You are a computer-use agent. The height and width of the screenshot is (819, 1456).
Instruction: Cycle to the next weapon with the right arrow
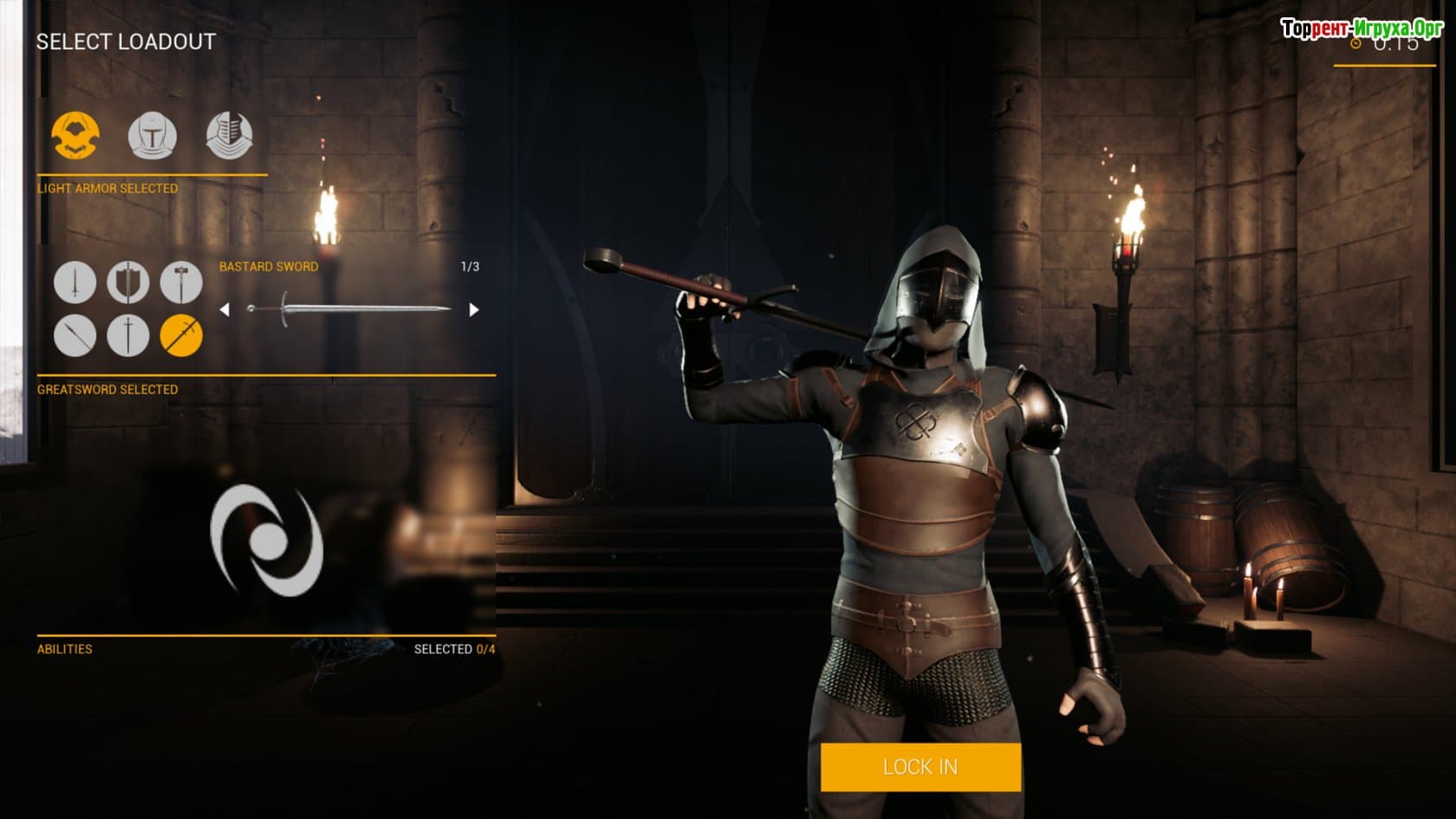point(473,309)
